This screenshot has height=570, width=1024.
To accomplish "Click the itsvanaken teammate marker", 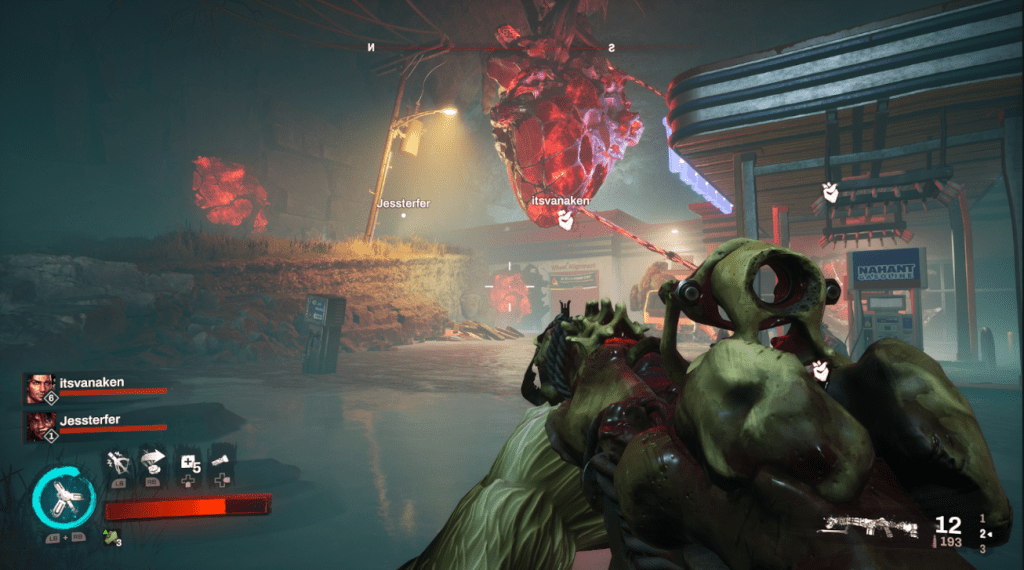I will [x=560, y=201].
